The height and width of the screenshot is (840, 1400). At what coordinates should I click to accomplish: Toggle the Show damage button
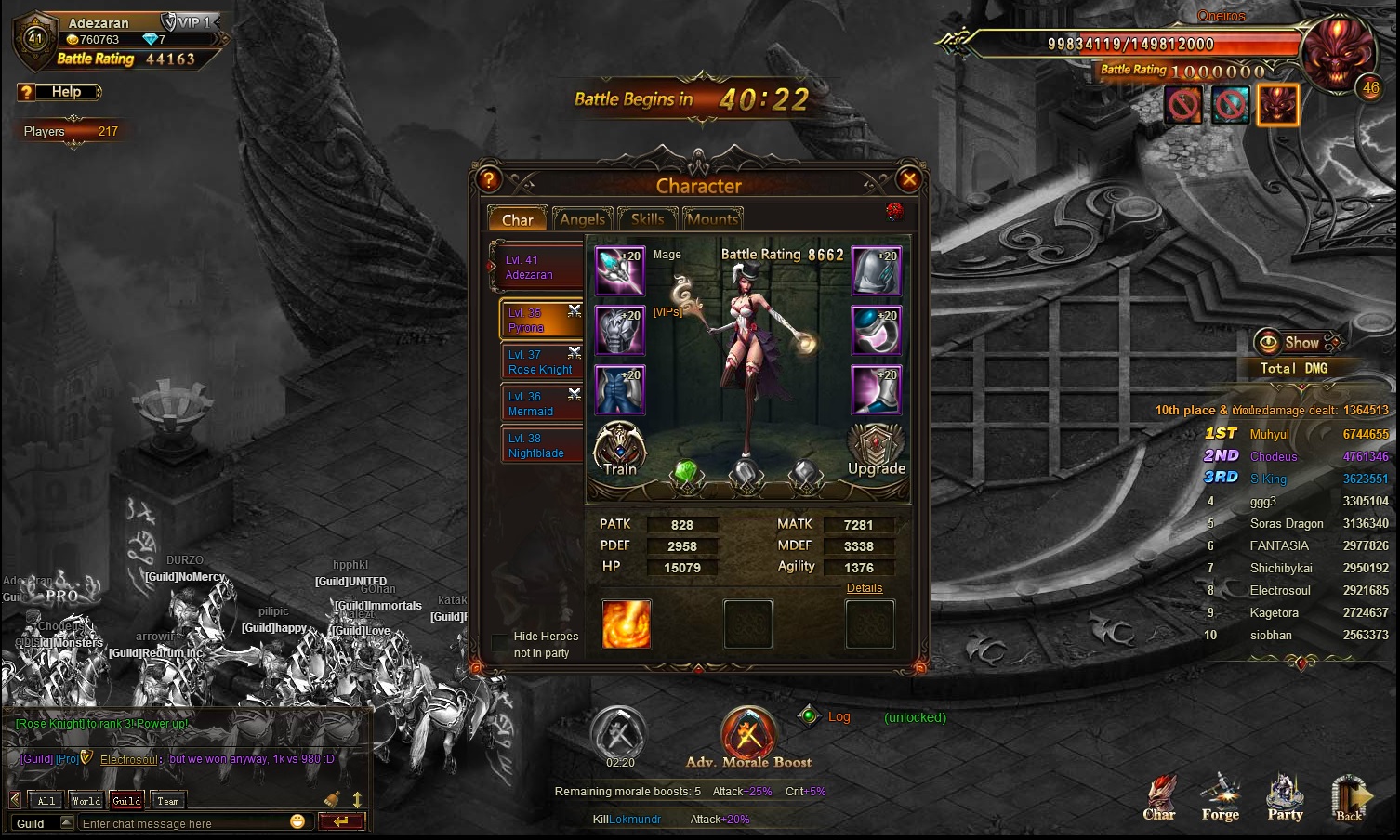(1290, 343)
